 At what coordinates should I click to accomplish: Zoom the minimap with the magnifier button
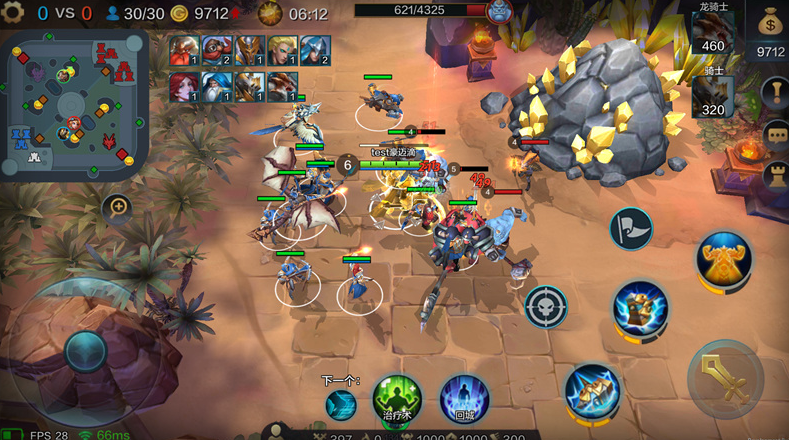(x=118, y=207)
